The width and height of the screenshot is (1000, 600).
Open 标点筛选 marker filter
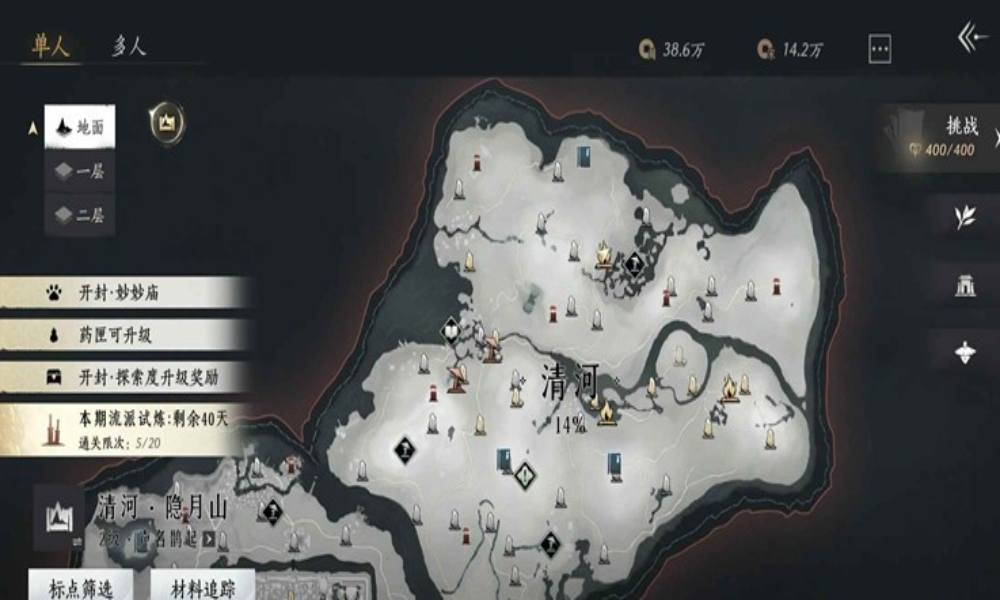point(79,584)
